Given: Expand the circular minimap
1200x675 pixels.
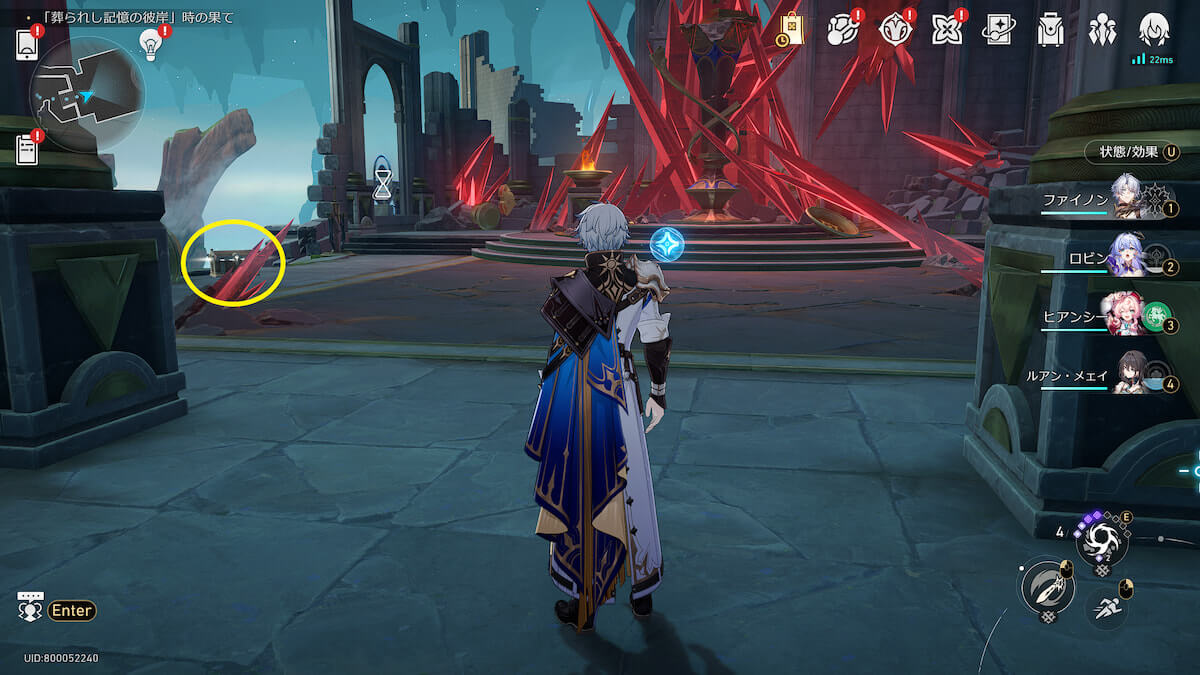Looking at the screenshot, I should (87, 95).
